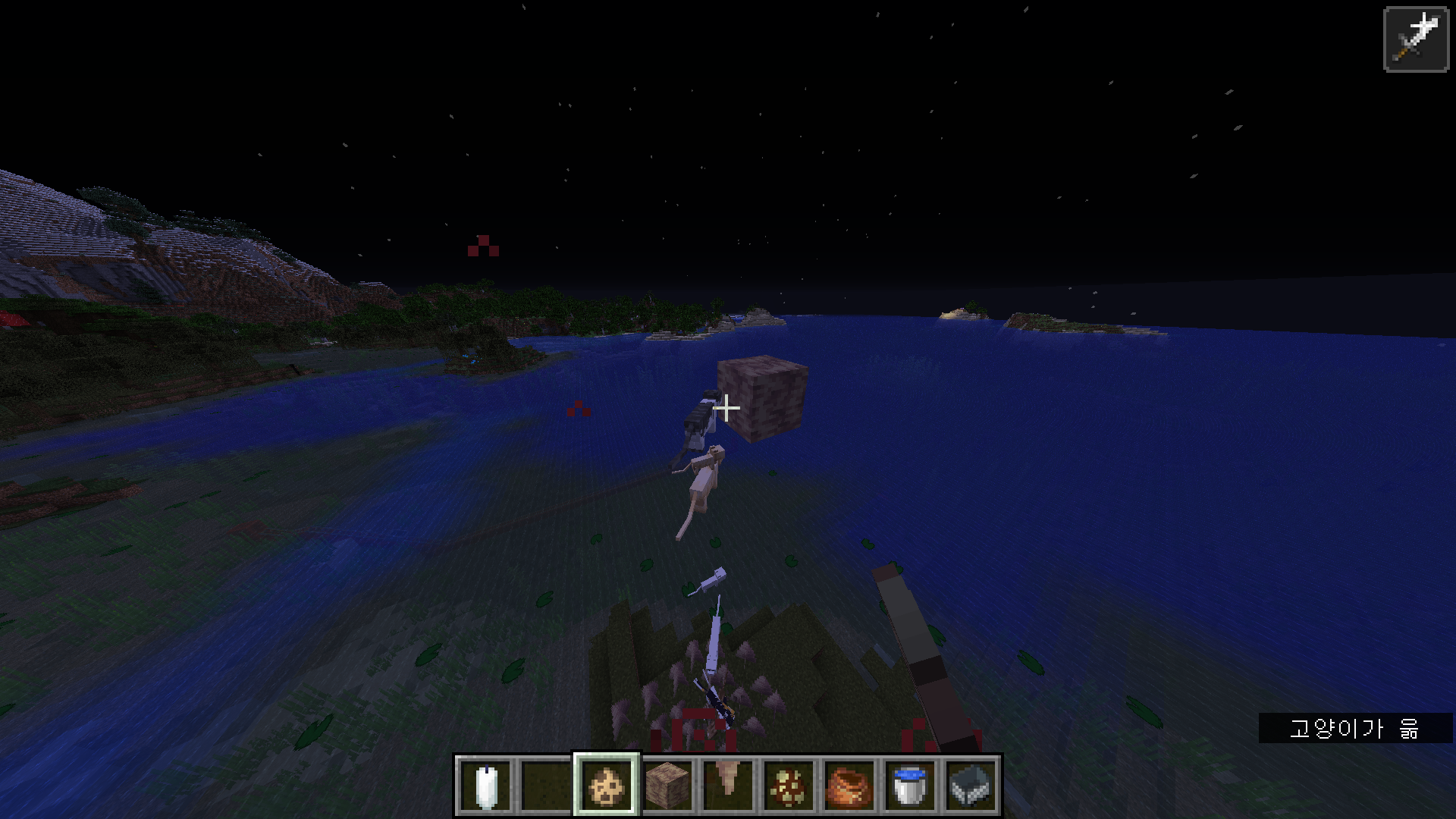The width and height of the screenshot is (1456, 819).
Task: Pick the gray minecart hotbar slot
Action: [971, 786]
